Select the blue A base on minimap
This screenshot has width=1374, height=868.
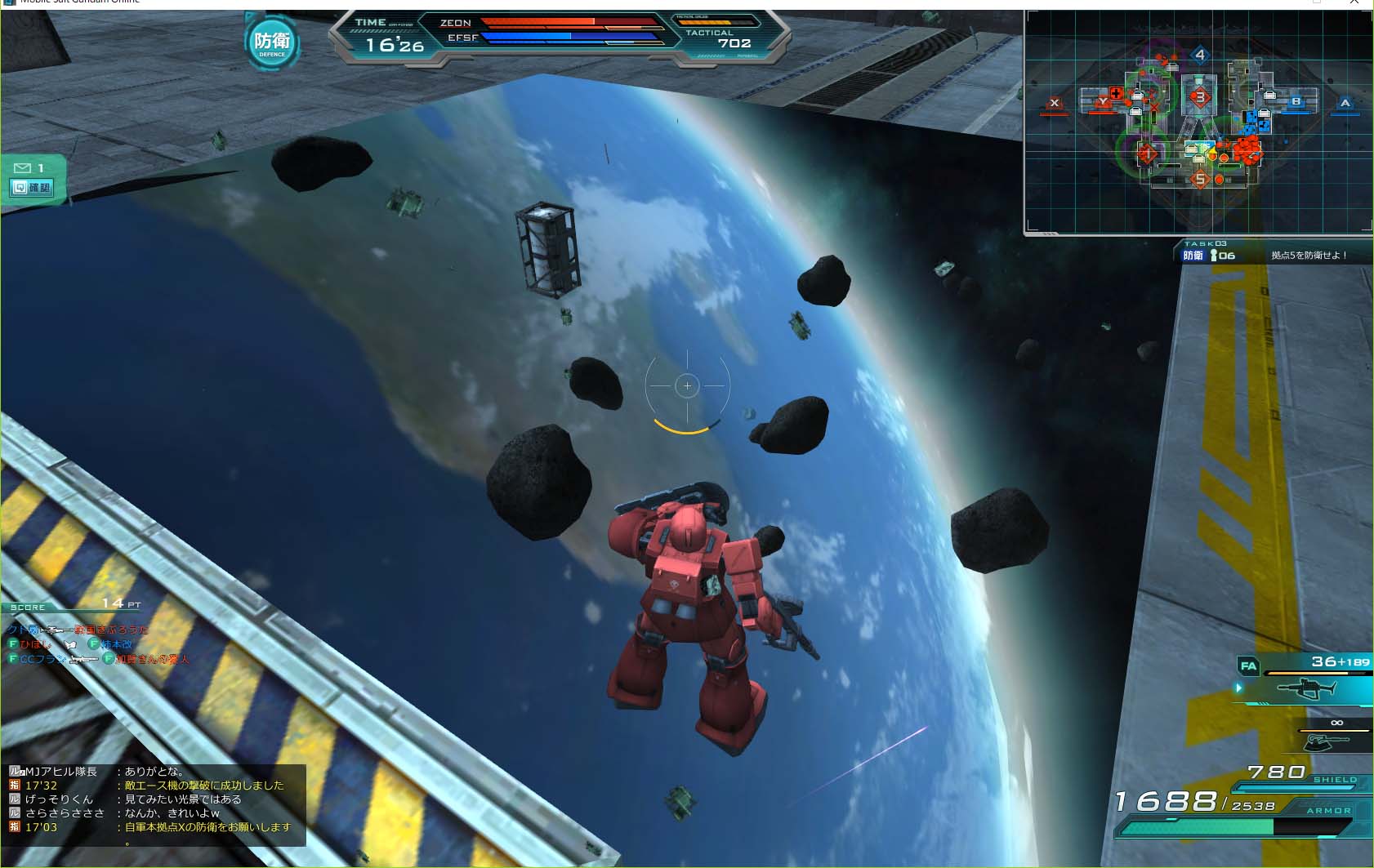pos(1345,103)
